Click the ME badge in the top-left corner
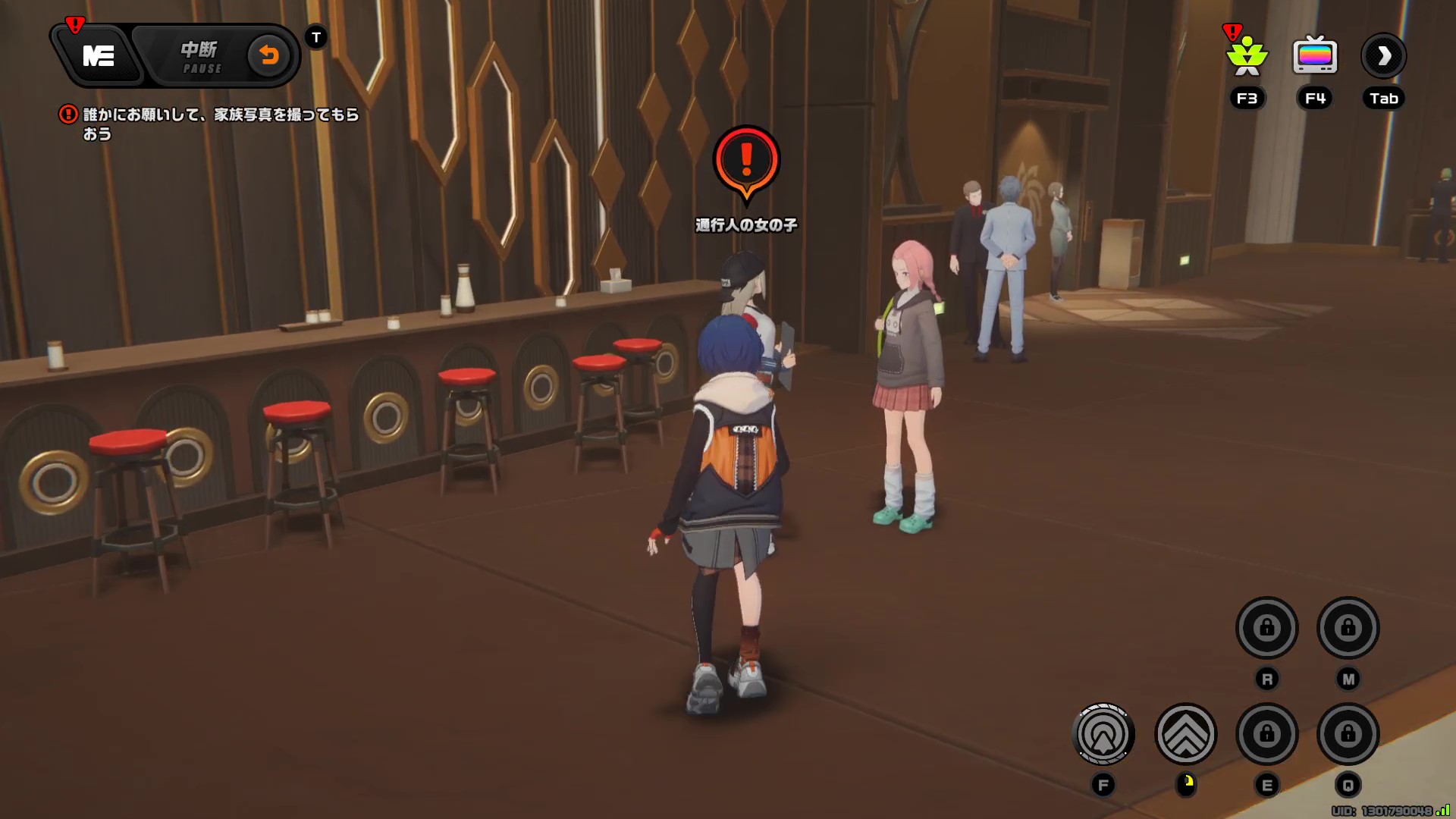The height and width of the screenshot is (819, 1456). 97,55
